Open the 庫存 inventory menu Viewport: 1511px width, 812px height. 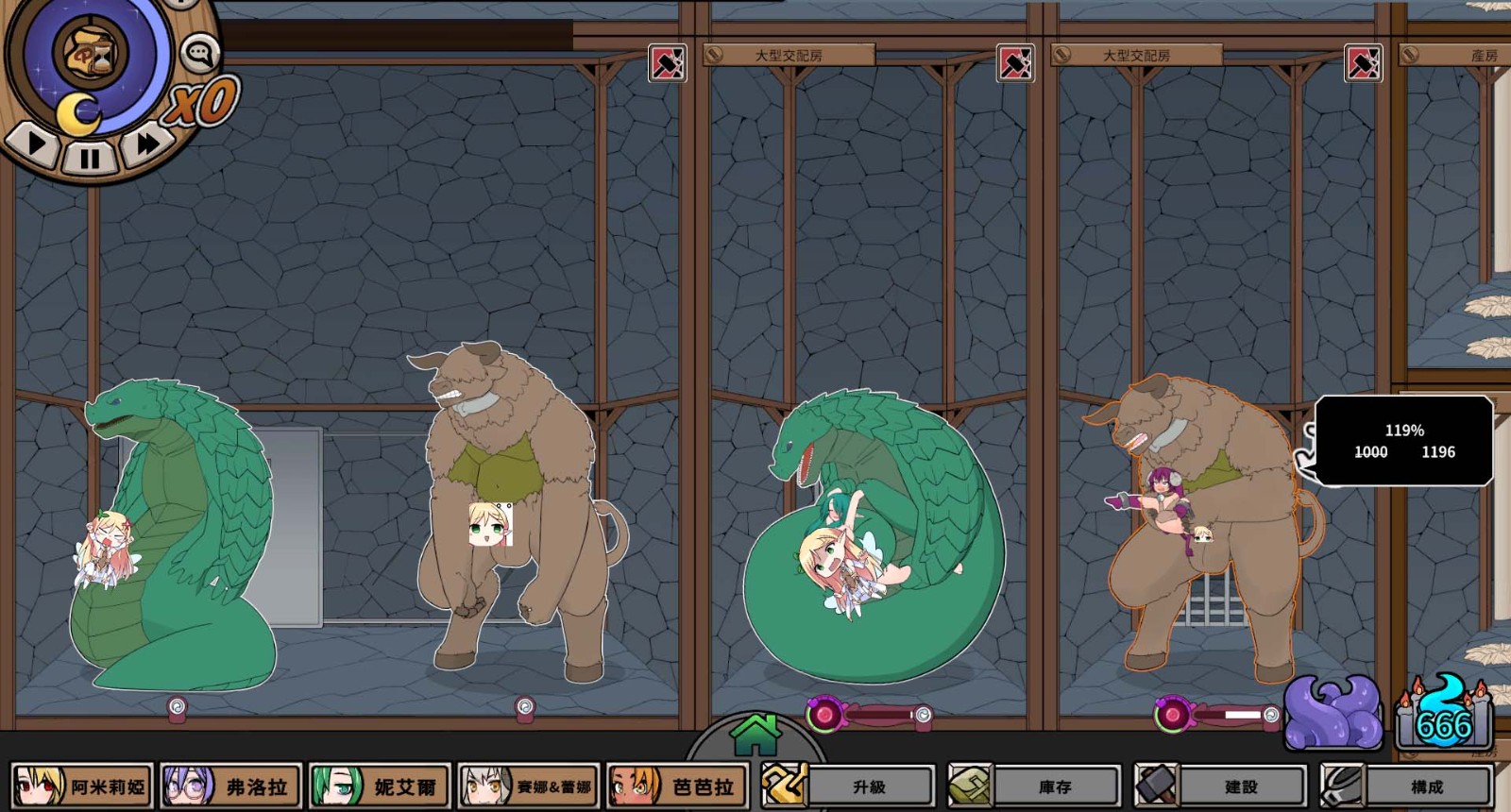click(1034, 786)
